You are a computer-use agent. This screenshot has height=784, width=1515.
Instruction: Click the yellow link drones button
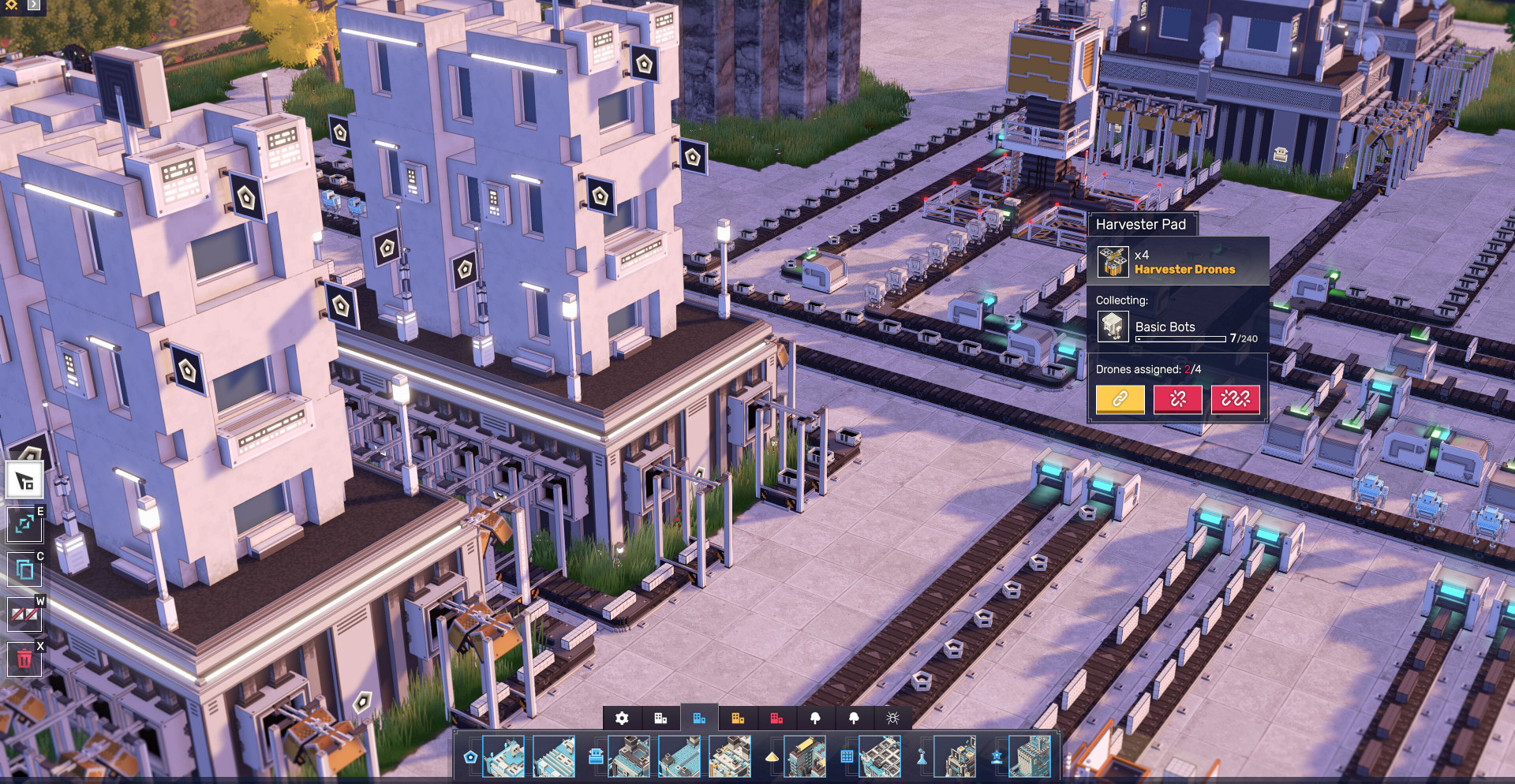point(1120,399)
